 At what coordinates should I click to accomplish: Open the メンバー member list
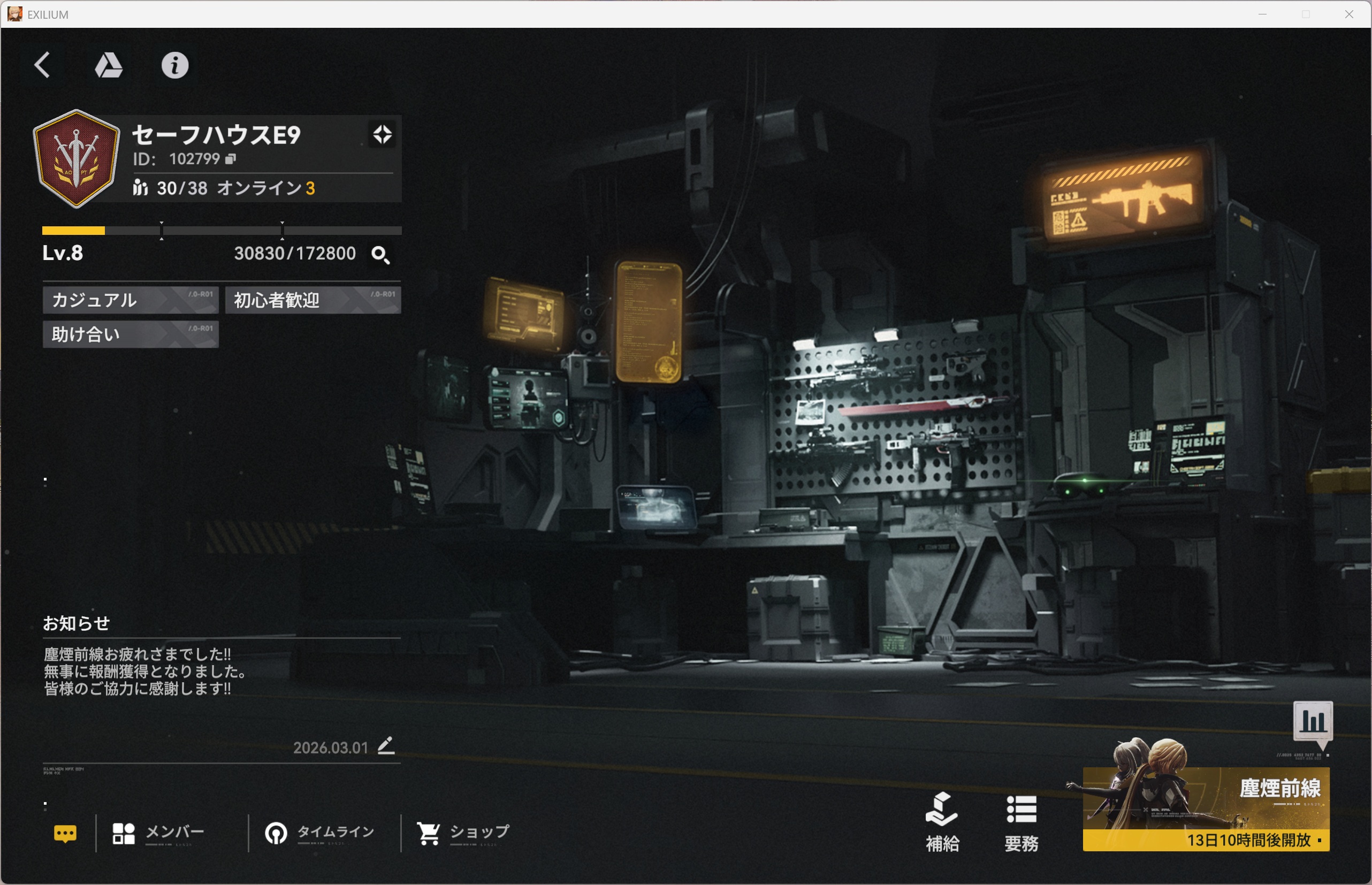pos(159,833)
